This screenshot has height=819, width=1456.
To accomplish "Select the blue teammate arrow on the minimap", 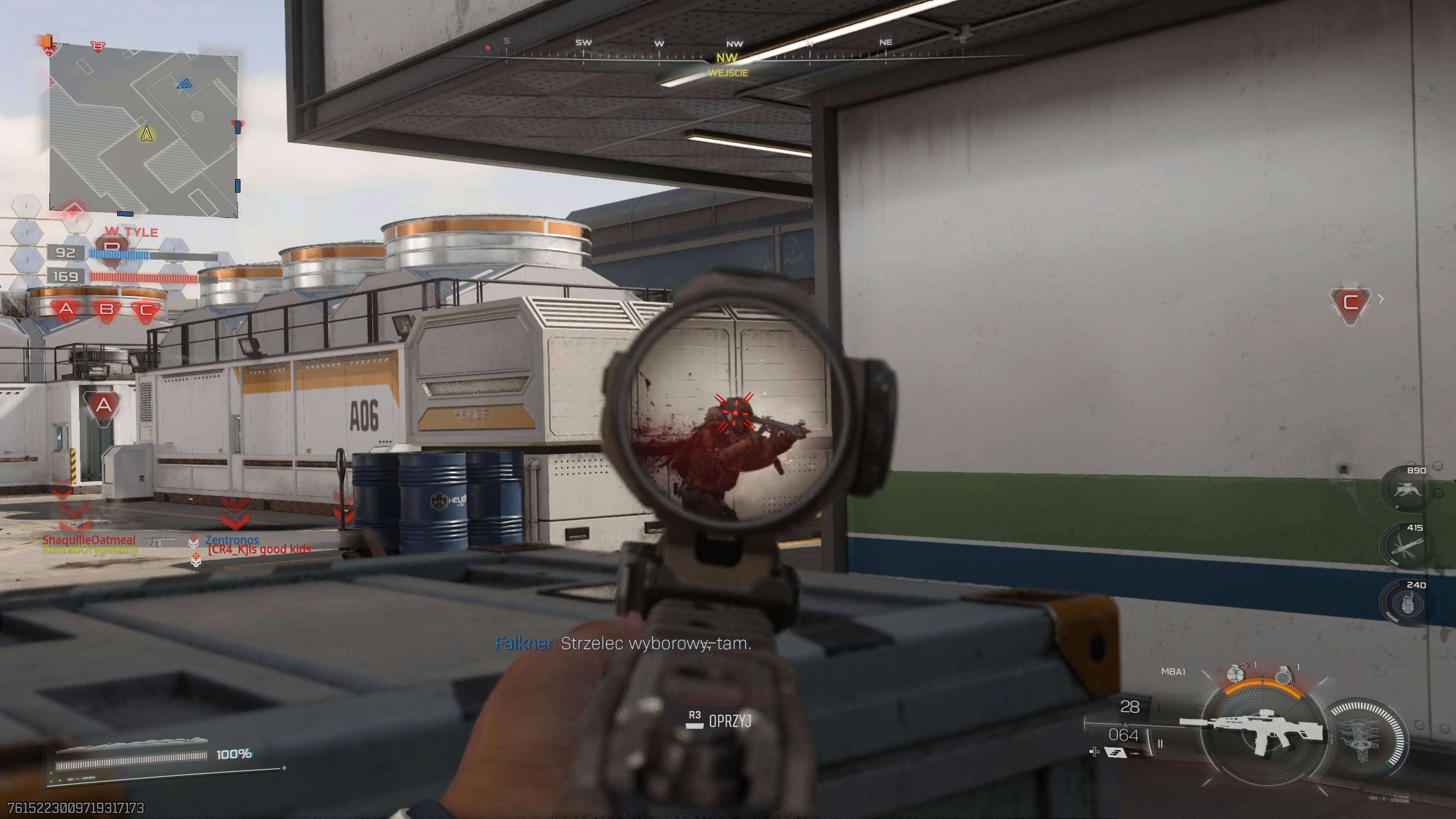I will click(x=184, y=85).
